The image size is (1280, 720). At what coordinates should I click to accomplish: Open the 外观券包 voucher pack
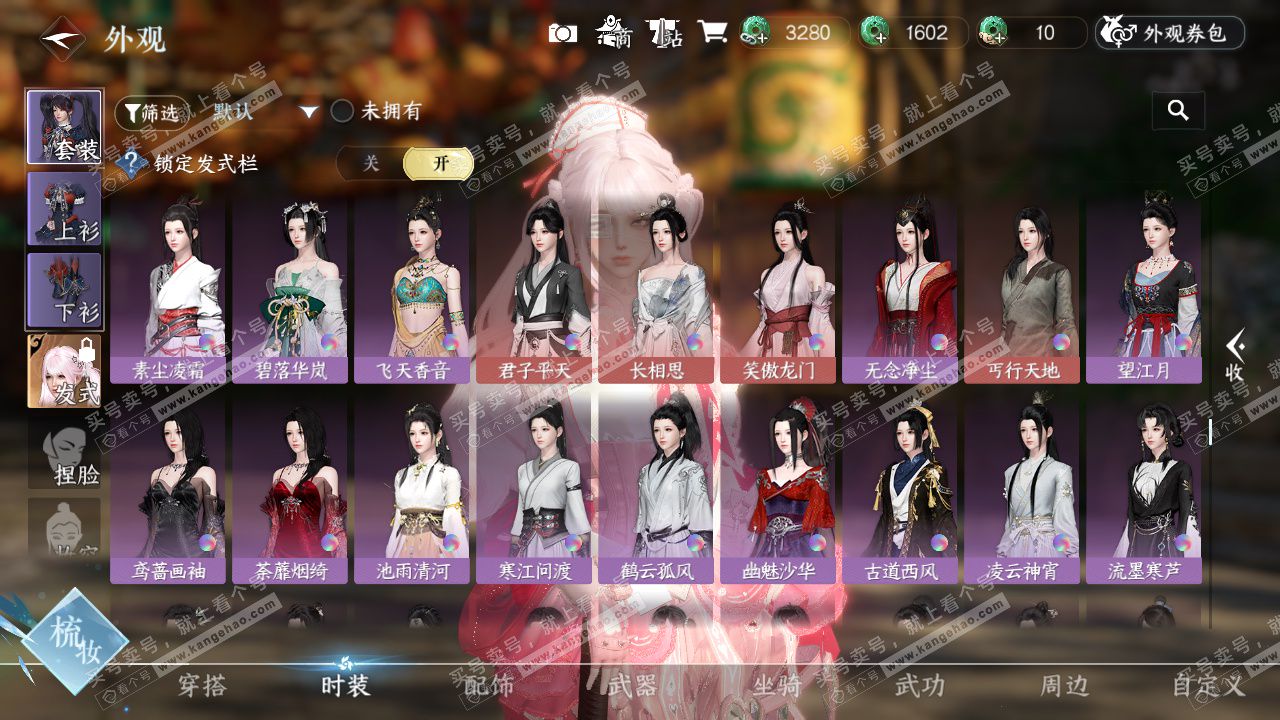(1170, 33)
